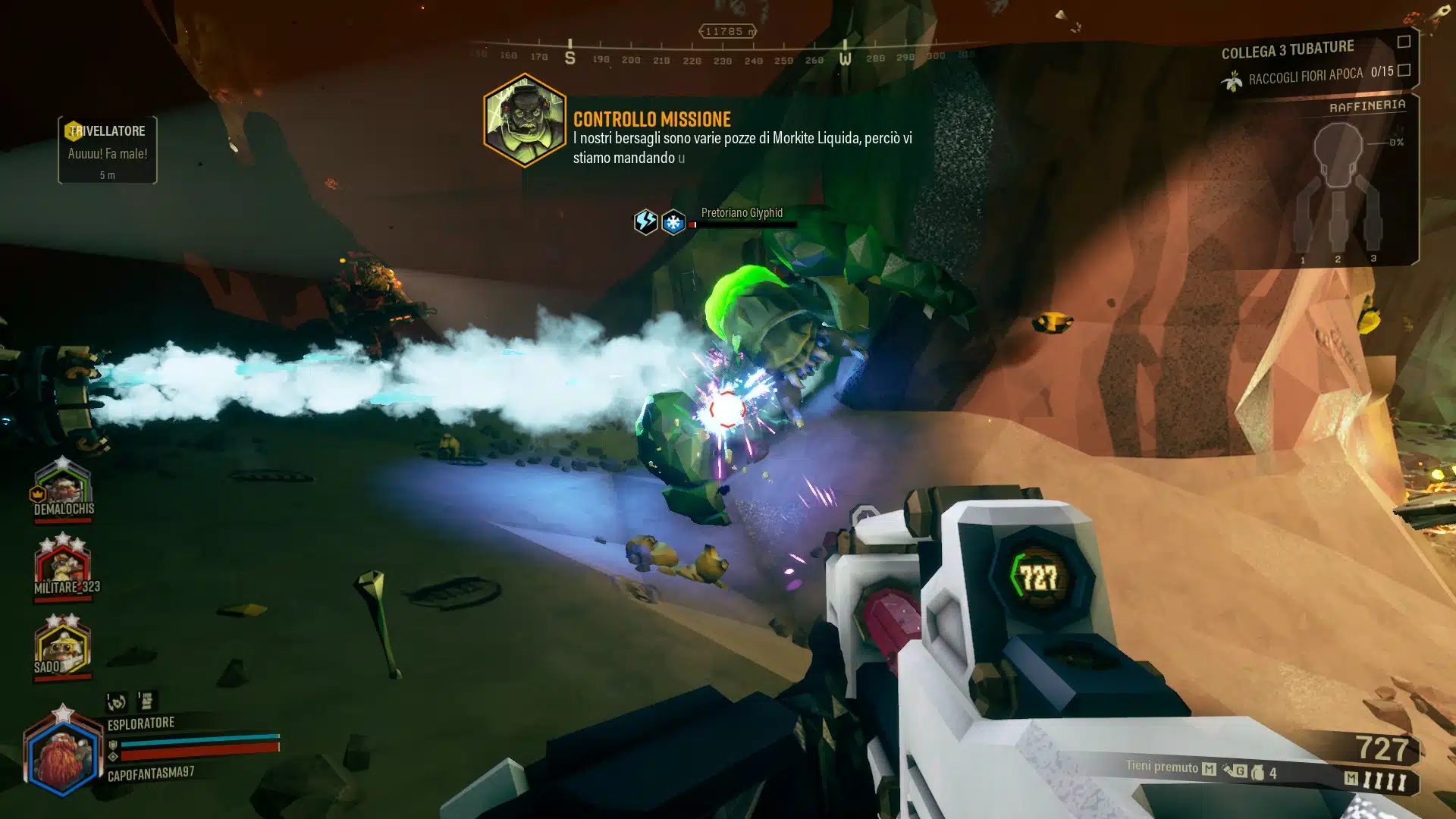Toggle the snowflake frozen status icon
Screen dimensions: 1456x819
(x=673, y=221)
